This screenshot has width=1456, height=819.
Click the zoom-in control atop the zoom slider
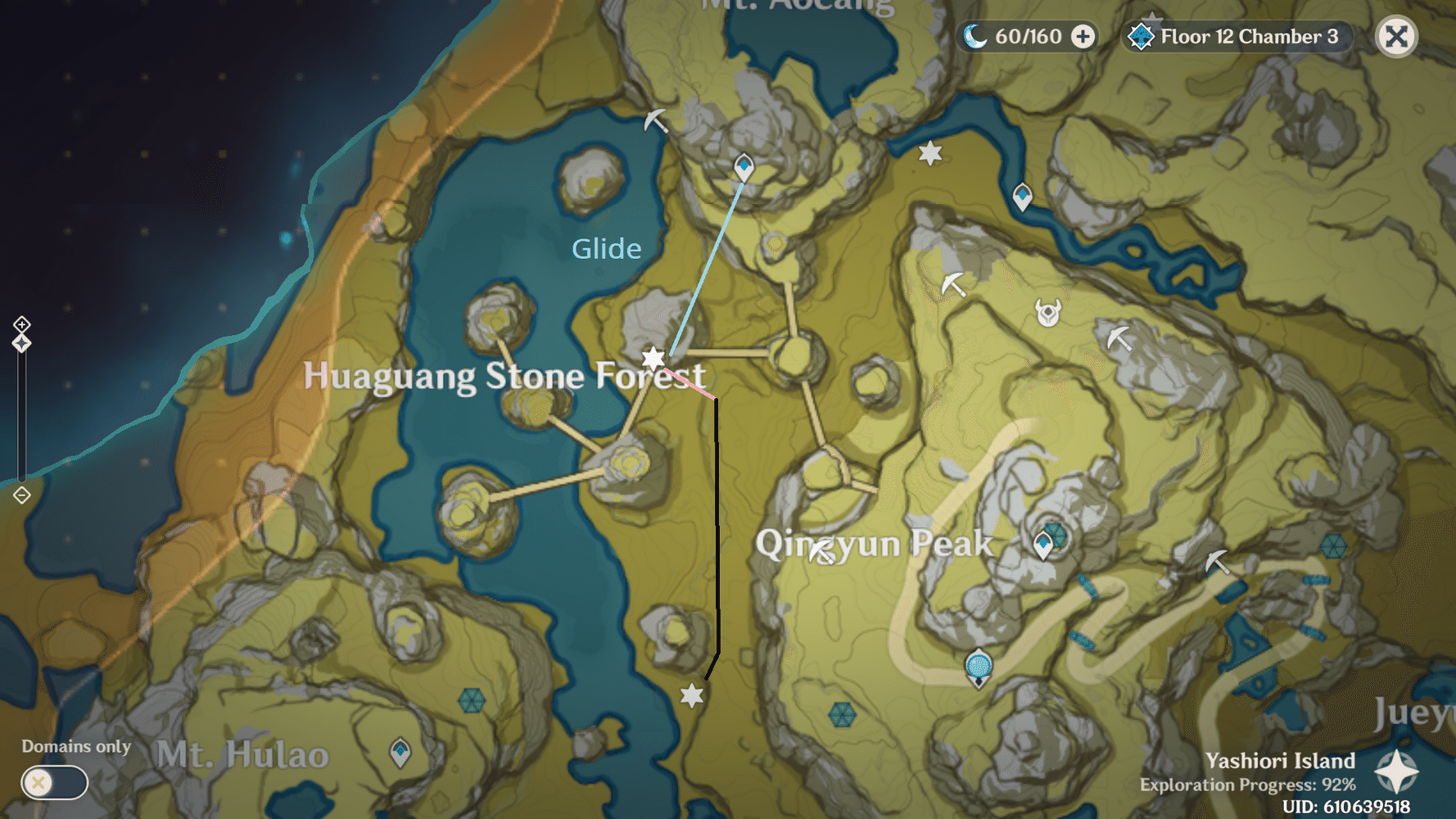click(20, 323)
